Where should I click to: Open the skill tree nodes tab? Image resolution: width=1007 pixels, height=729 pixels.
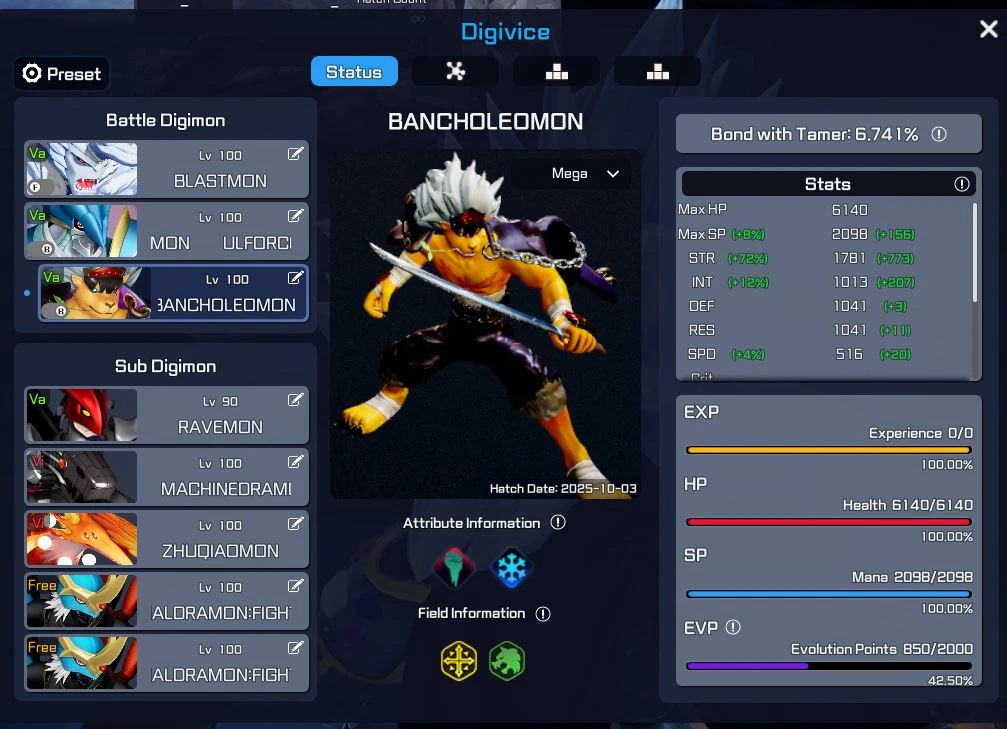click(455, 72)
